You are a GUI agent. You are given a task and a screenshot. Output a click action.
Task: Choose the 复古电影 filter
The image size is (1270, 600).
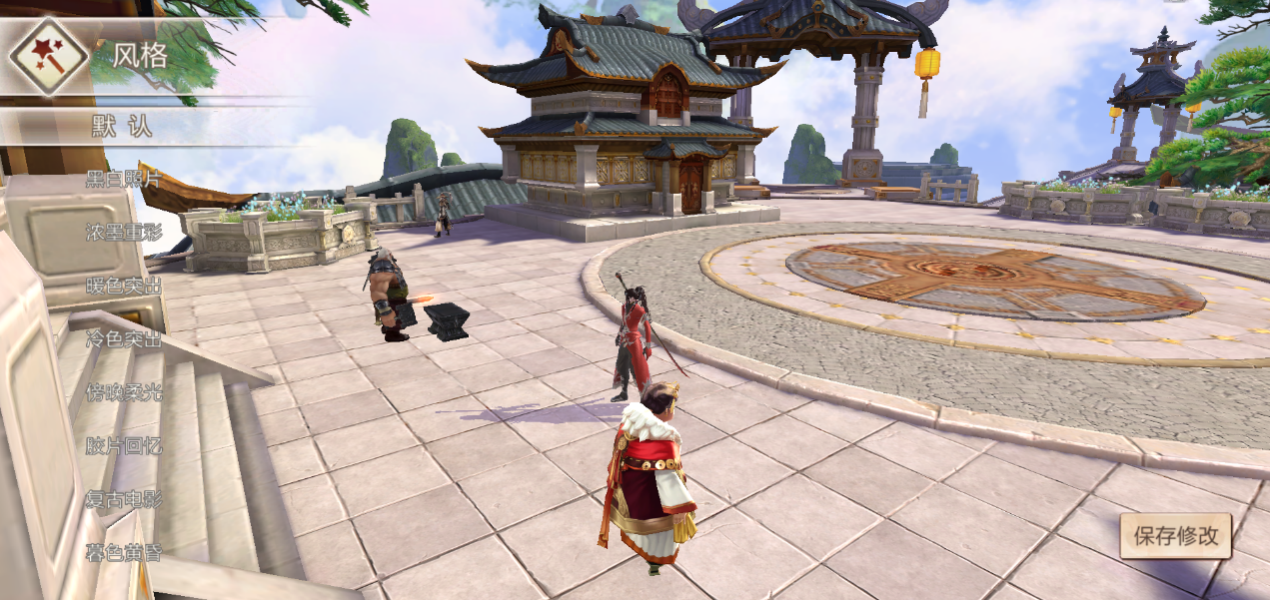point(123,499)
